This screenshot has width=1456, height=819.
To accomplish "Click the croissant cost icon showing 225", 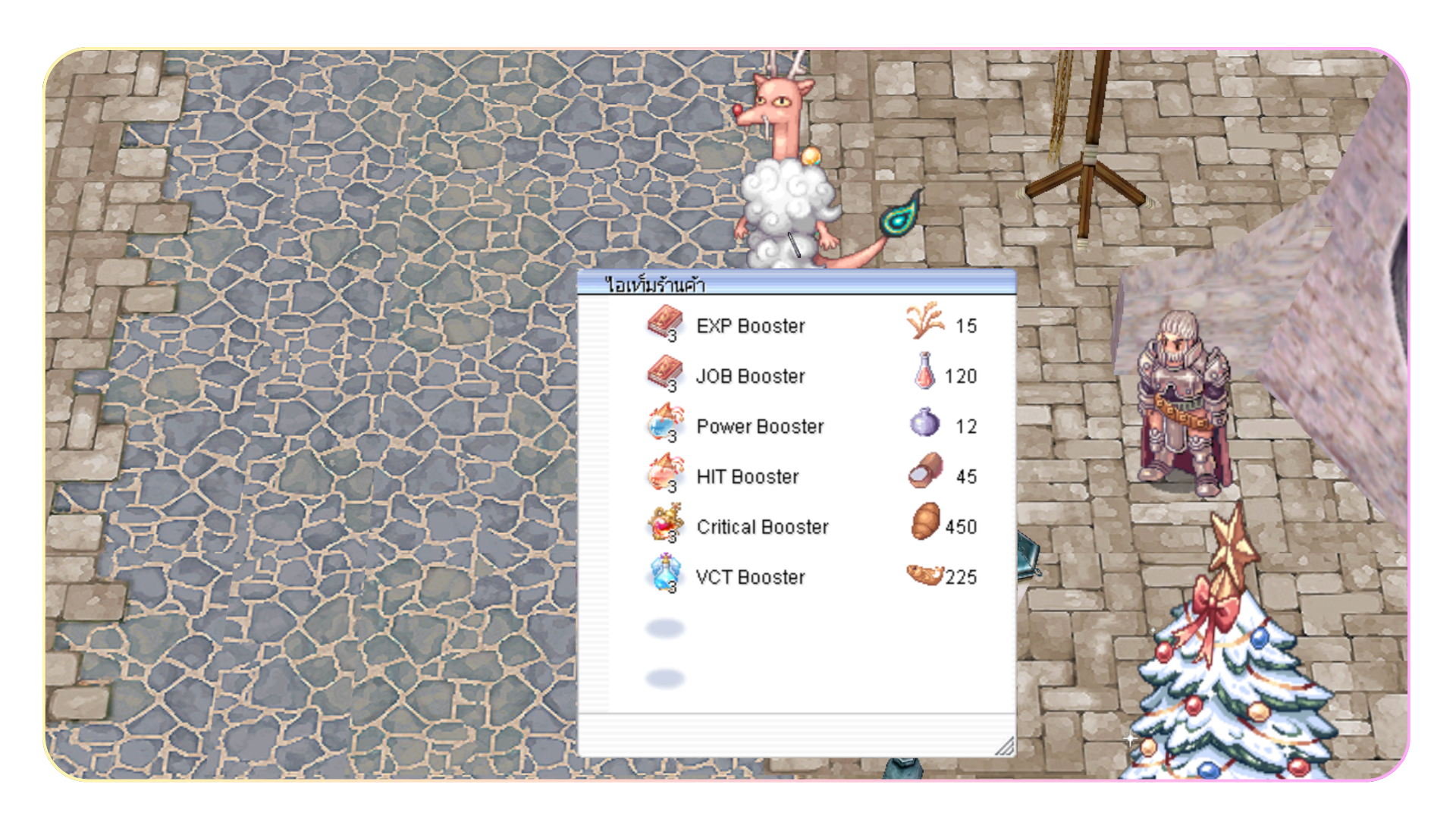I will (924, 575).
